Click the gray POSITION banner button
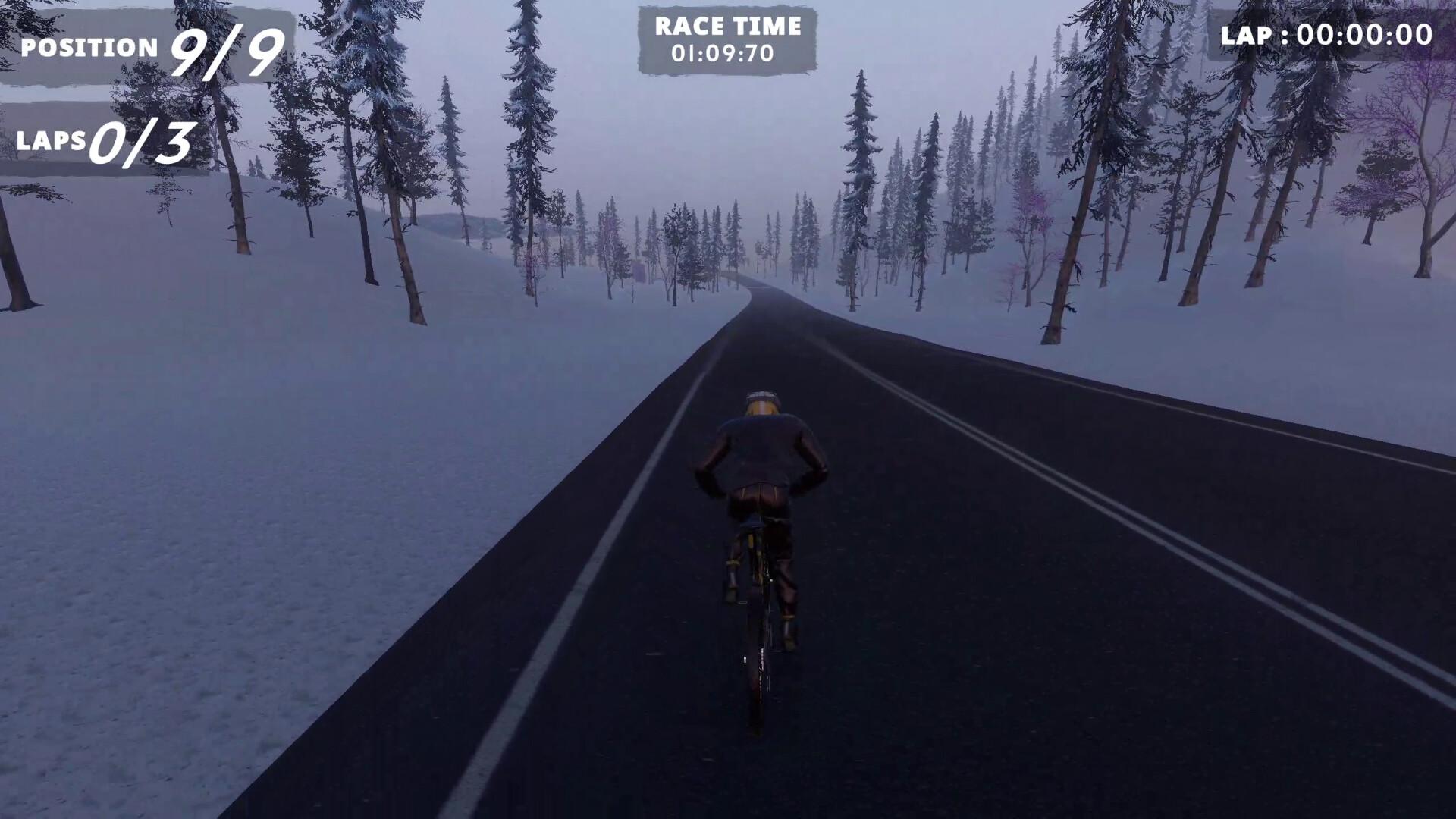 (144, 47)
